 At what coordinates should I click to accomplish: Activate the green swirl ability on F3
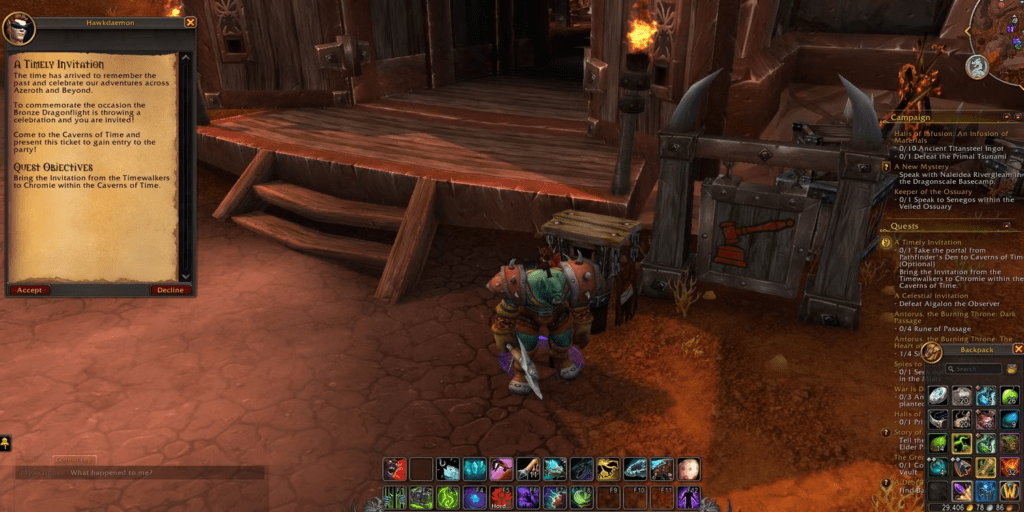tap(446, 497)
